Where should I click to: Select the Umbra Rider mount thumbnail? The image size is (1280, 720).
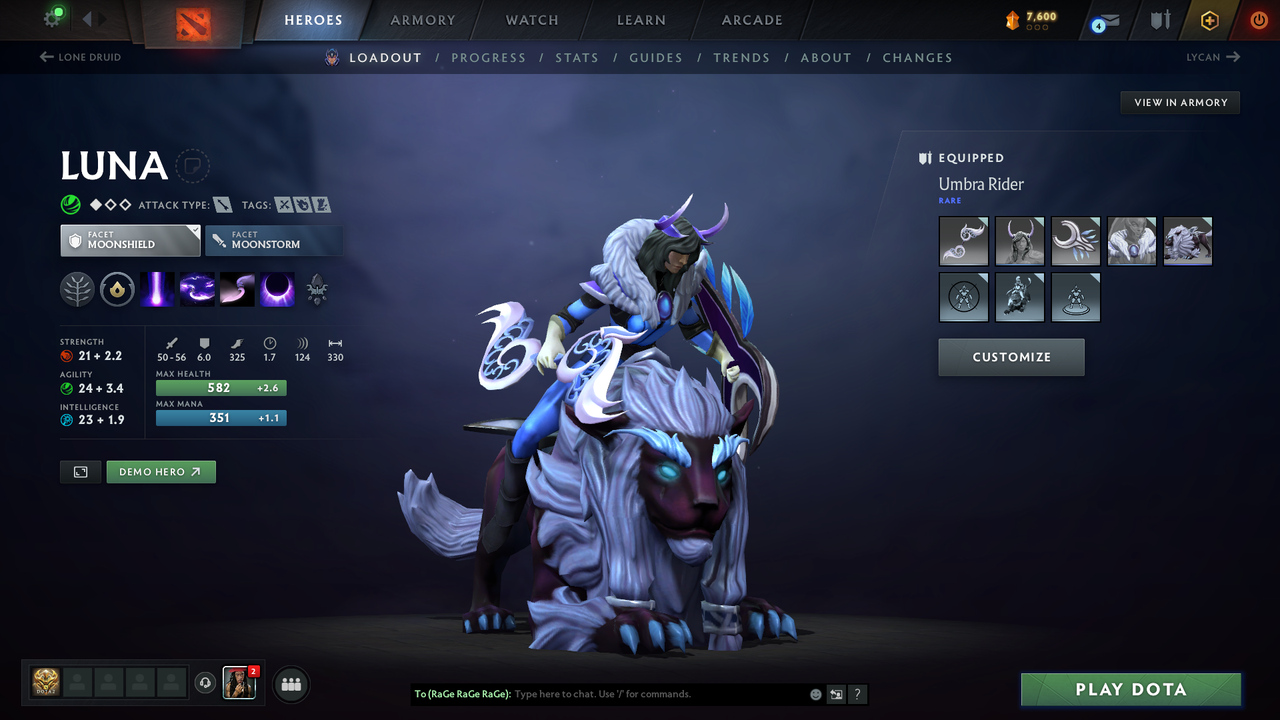[x=1188, y=240]
